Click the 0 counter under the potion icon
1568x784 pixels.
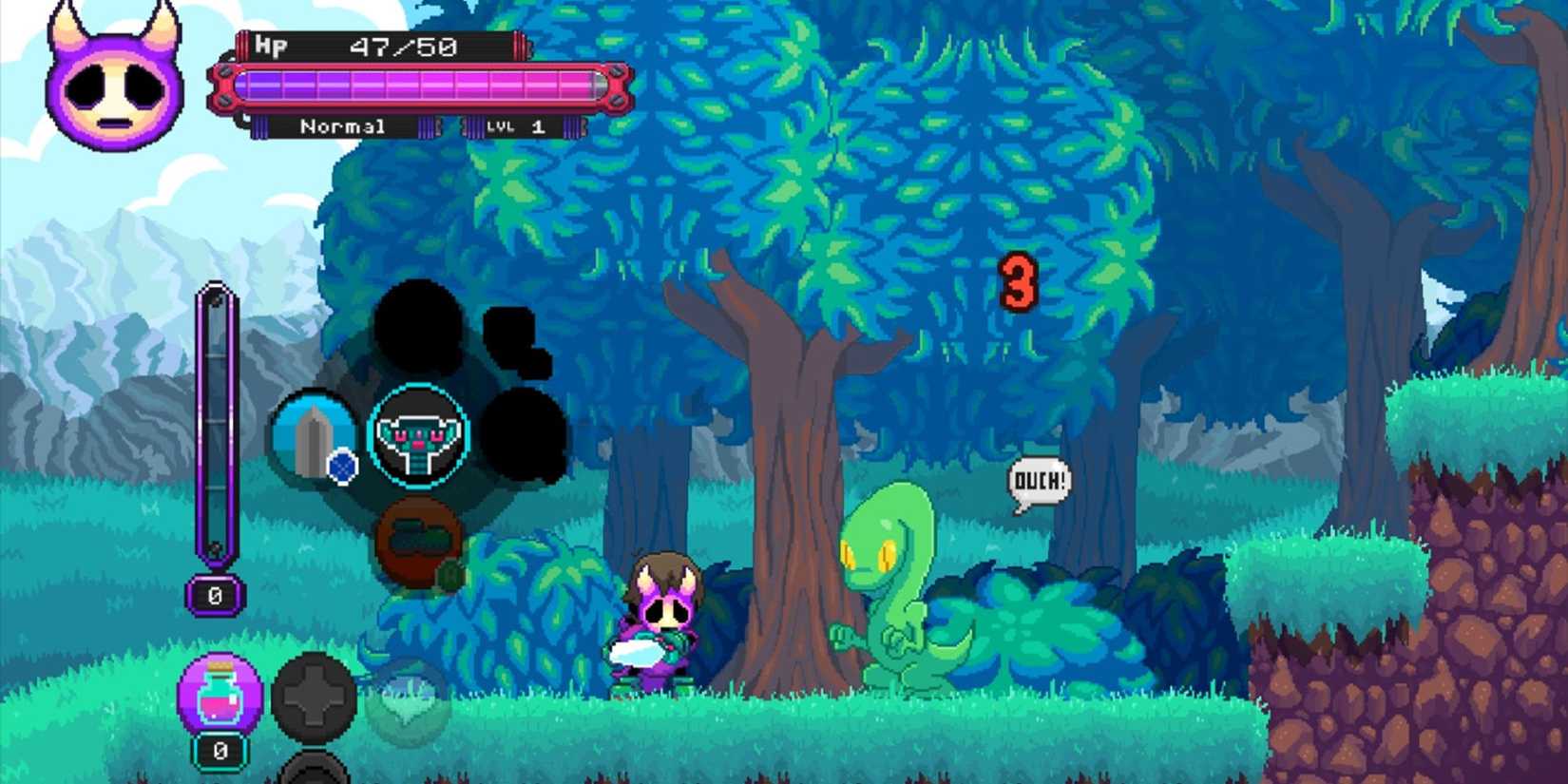pyautogui.click(x=219, y=752)
